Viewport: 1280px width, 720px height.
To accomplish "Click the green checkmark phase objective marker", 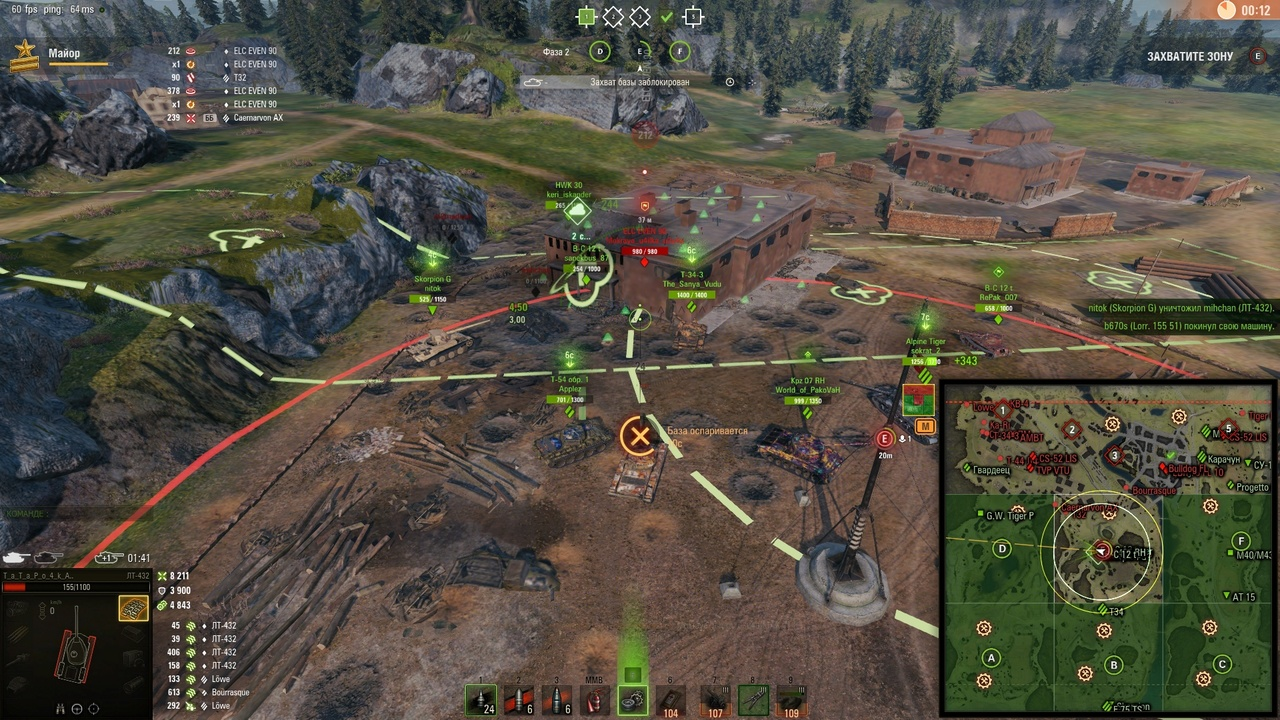I will click(666, 17).
